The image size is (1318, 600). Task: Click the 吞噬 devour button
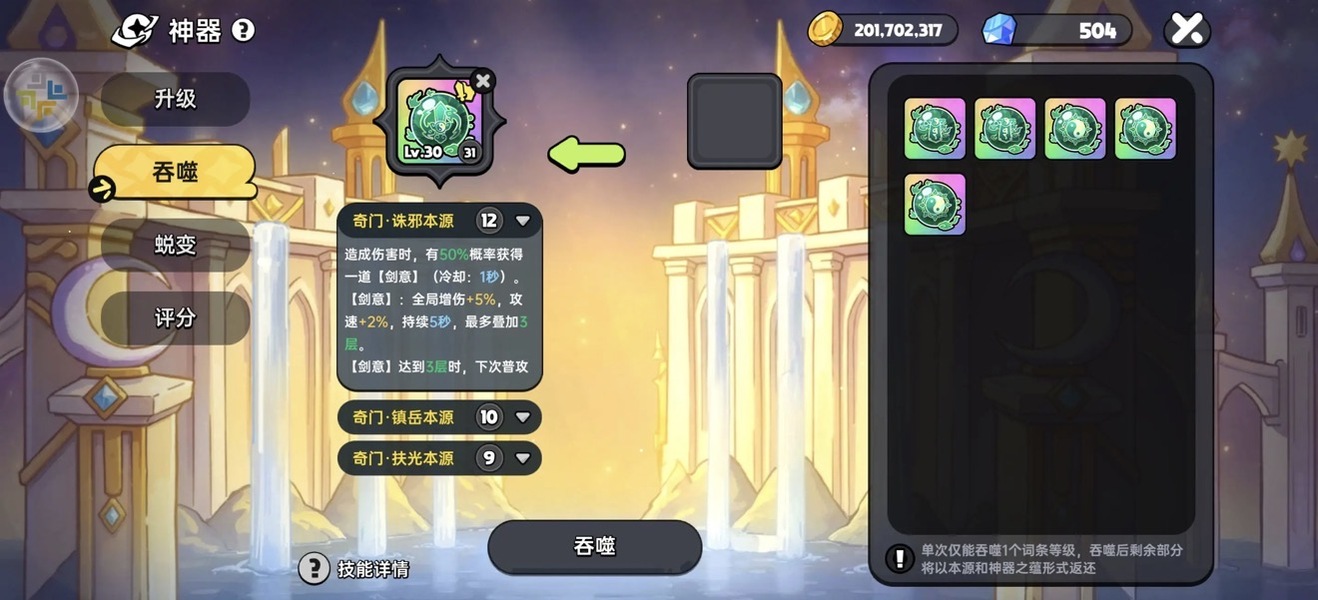(x=594, y=546)
